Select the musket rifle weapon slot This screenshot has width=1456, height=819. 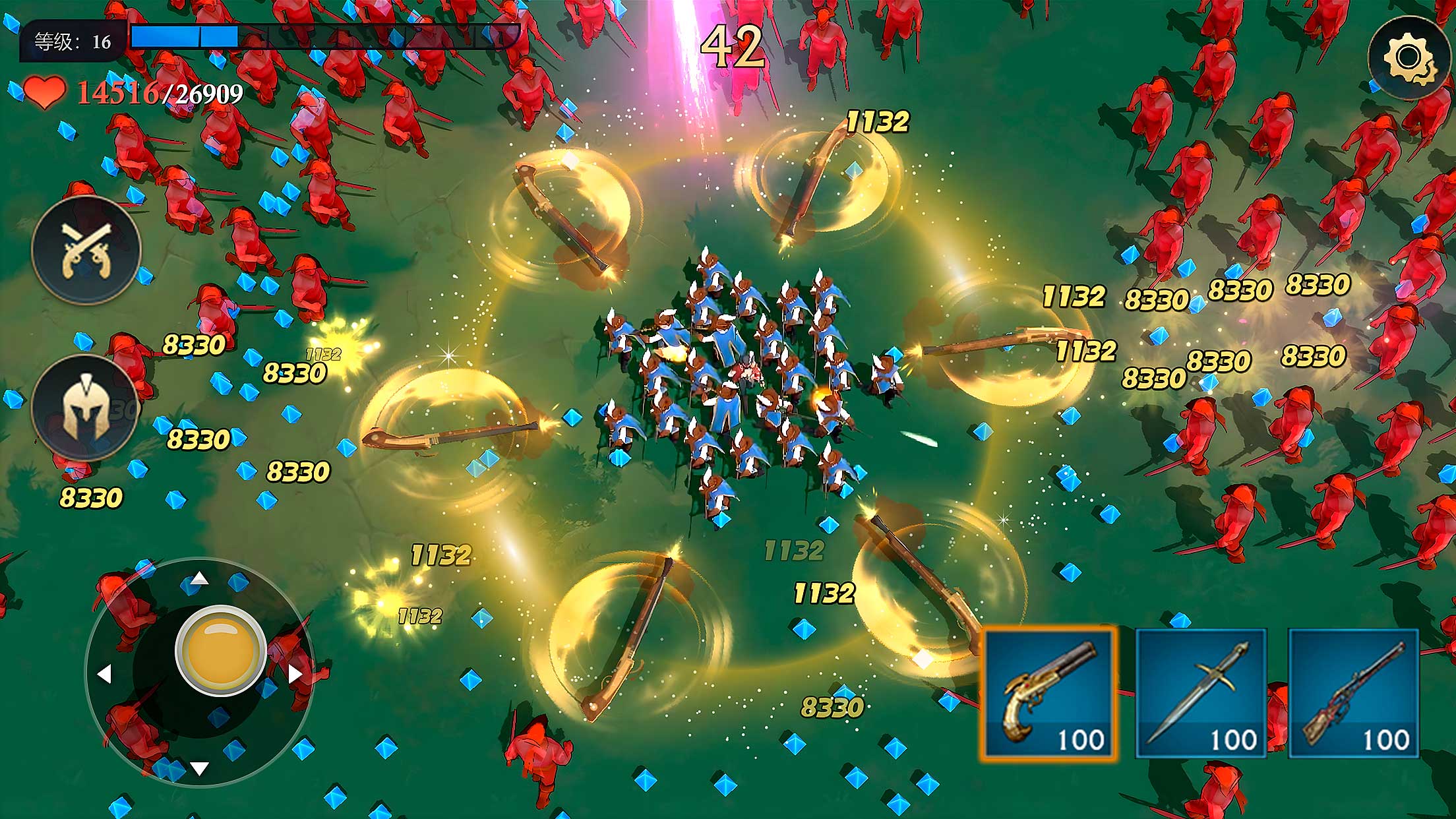pyautogui.click(x=1353, y=694)
